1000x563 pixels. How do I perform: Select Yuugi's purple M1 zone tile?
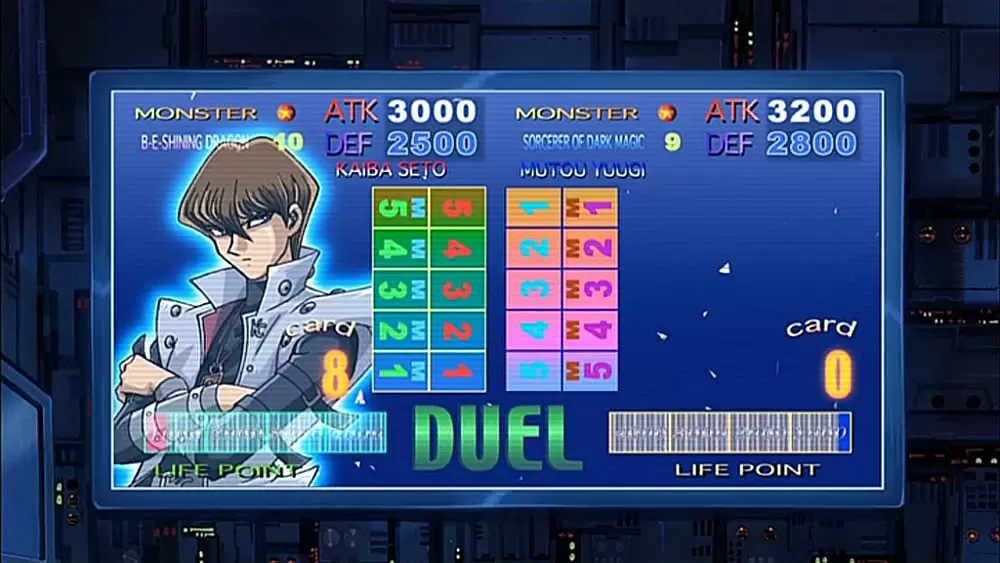tap(590, 208)
